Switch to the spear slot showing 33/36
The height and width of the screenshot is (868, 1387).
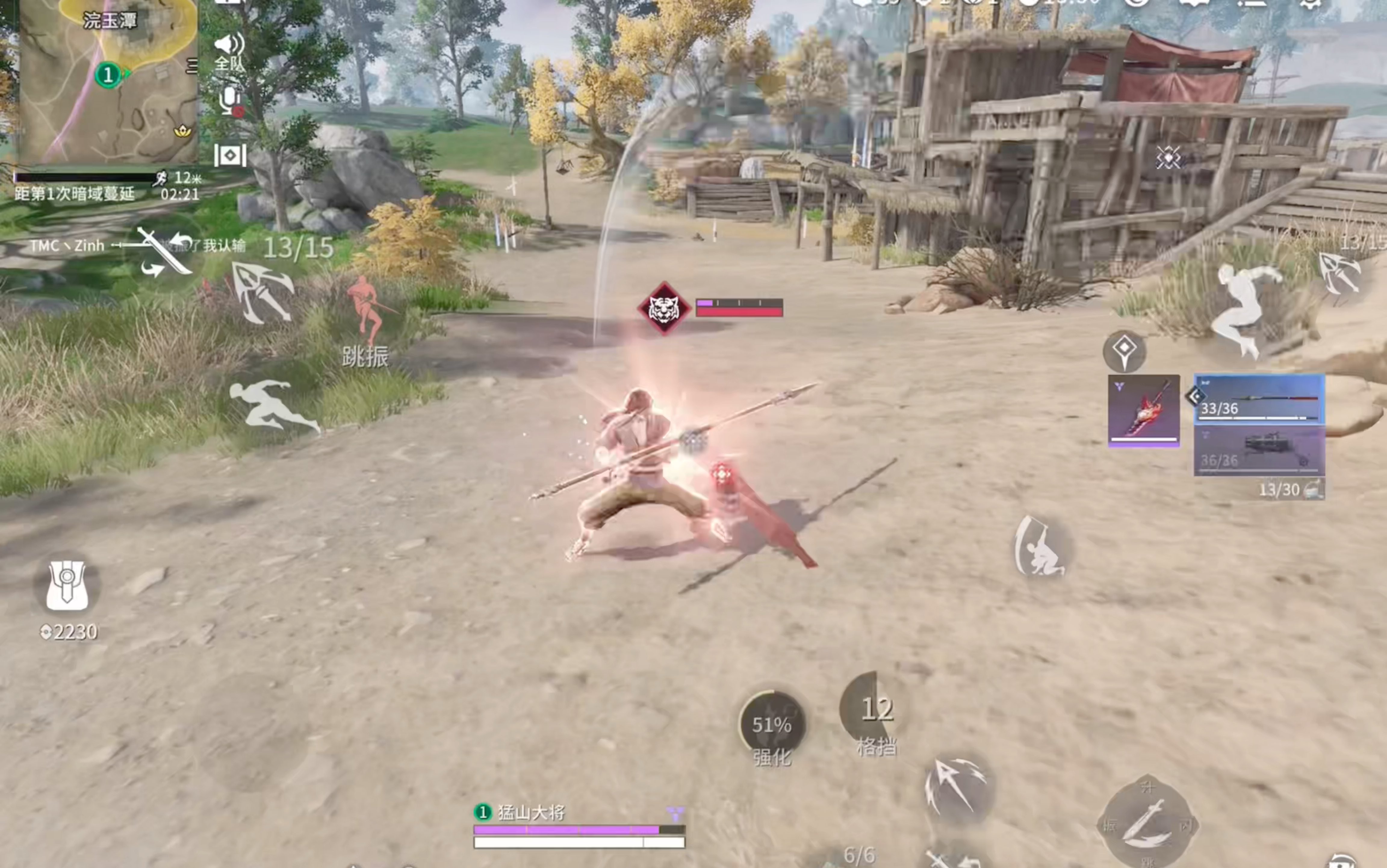tap(1260, 400)
